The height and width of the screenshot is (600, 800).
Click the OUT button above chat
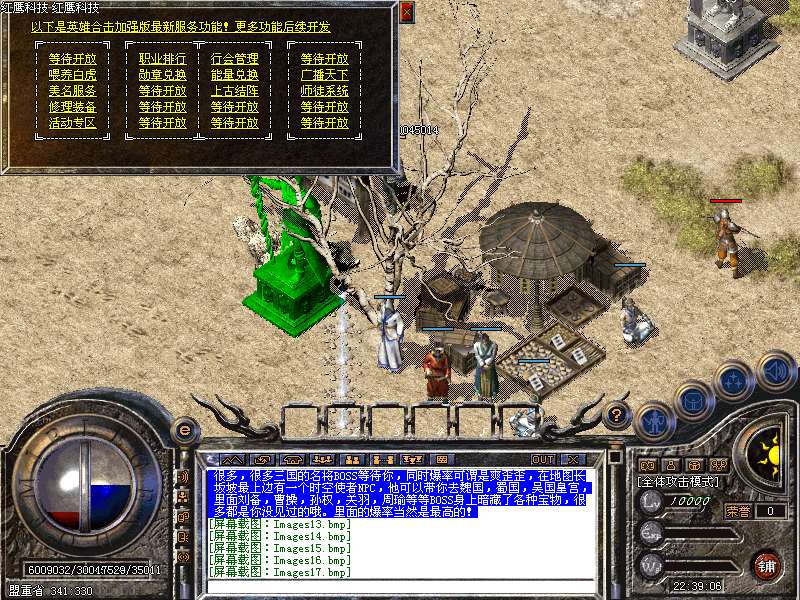pyautogui.click(x=543, y=459)
